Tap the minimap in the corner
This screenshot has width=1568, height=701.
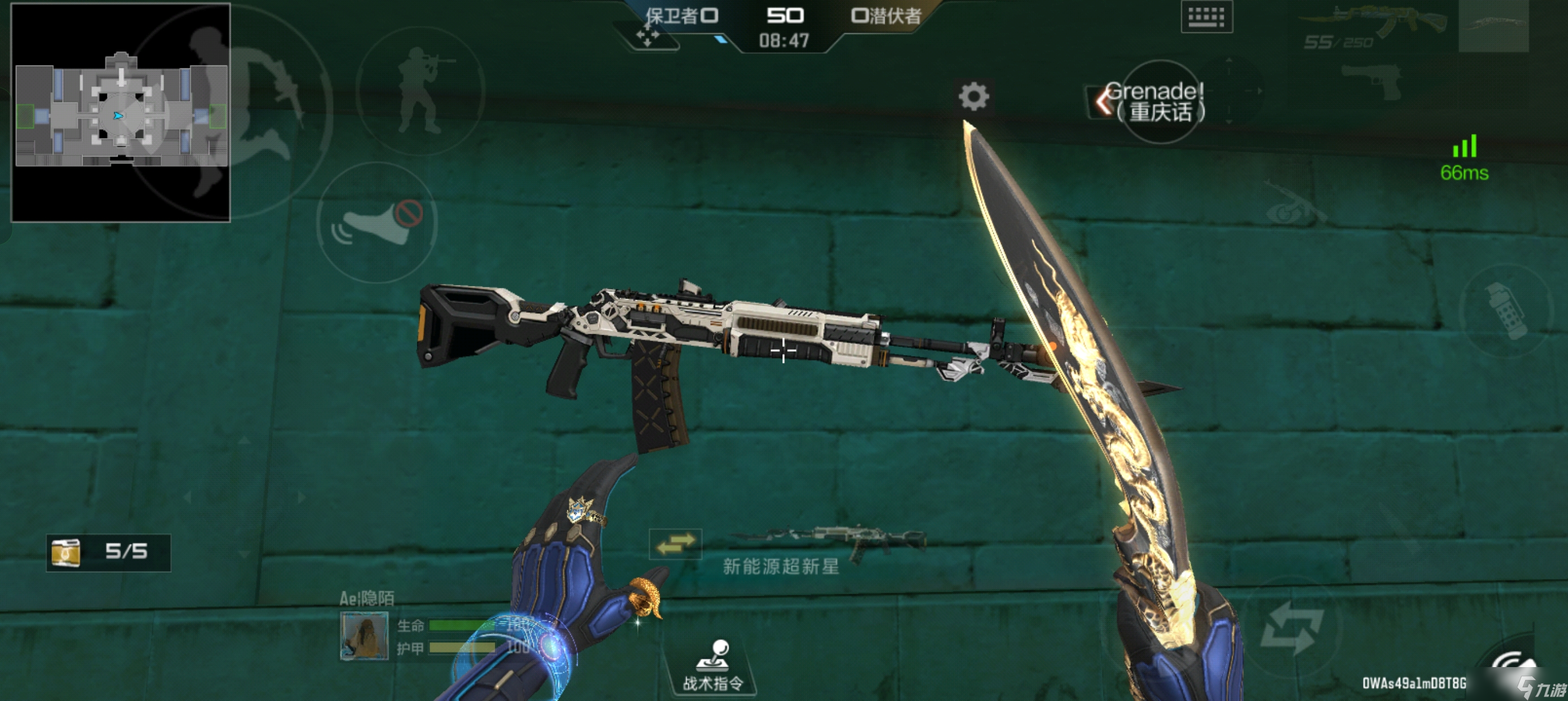pyautogui.click(x=120, y=112)
